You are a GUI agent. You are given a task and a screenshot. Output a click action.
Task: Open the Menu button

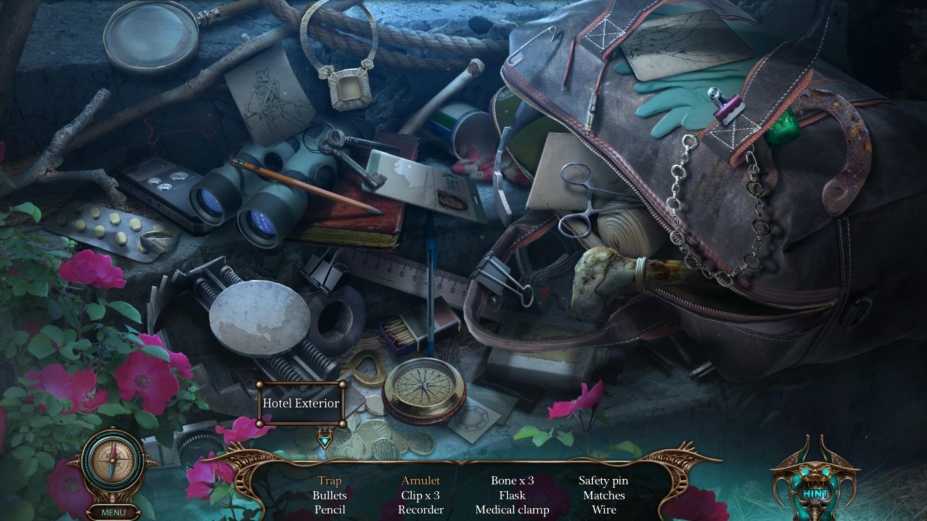click(113, 511)
